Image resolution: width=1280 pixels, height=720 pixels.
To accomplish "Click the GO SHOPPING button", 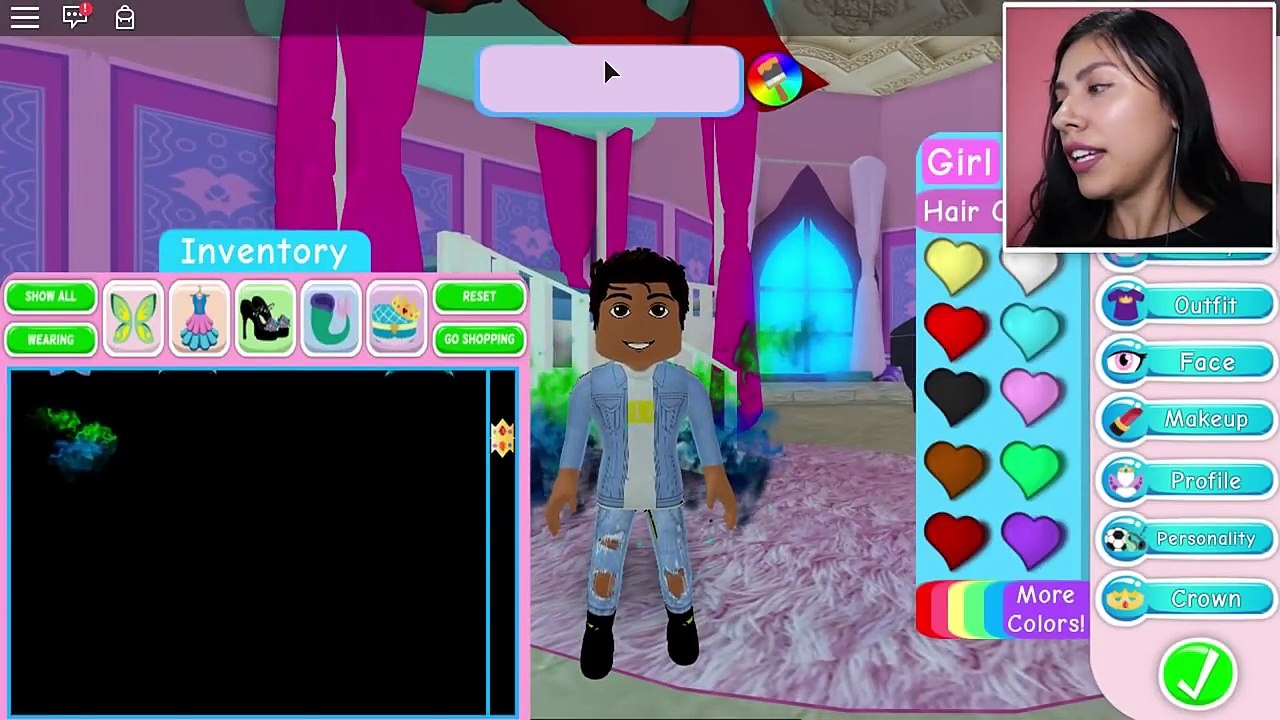I will [x=479, y=339].
